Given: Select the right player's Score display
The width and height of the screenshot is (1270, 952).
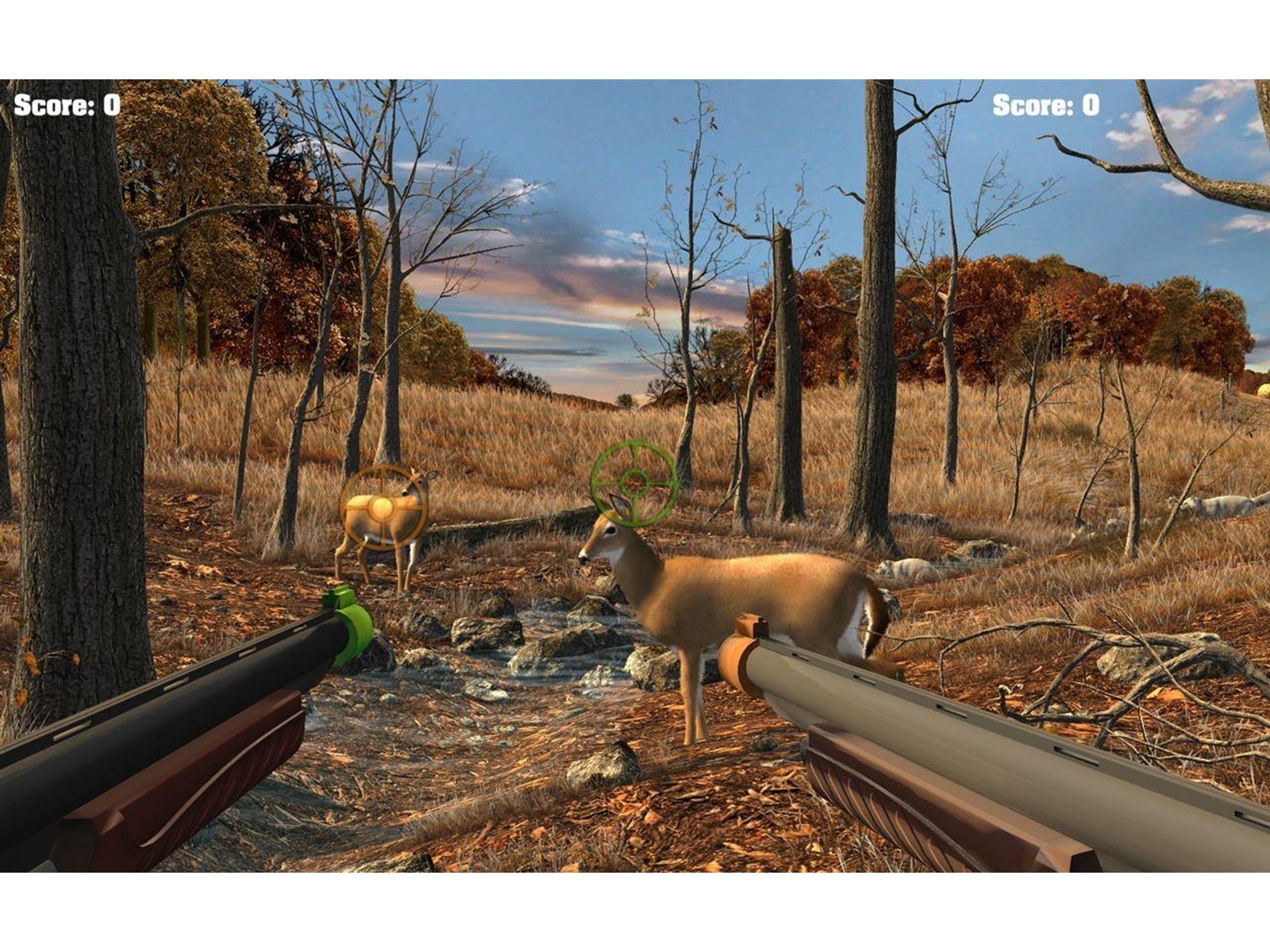Looking at the screenshot, I should point(1046,105).
